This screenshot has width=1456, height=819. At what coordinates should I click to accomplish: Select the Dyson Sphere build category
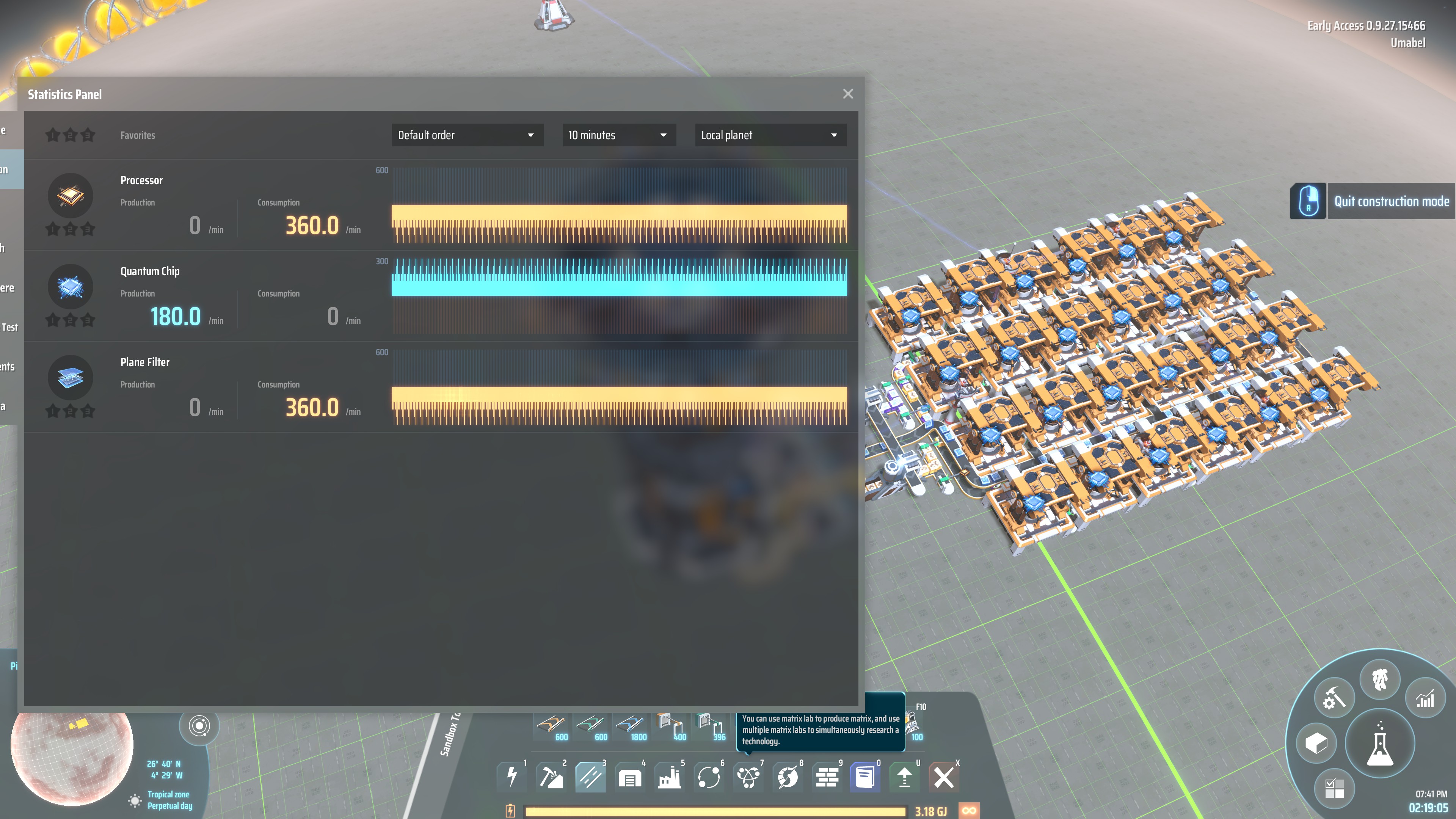click(788, 777)
